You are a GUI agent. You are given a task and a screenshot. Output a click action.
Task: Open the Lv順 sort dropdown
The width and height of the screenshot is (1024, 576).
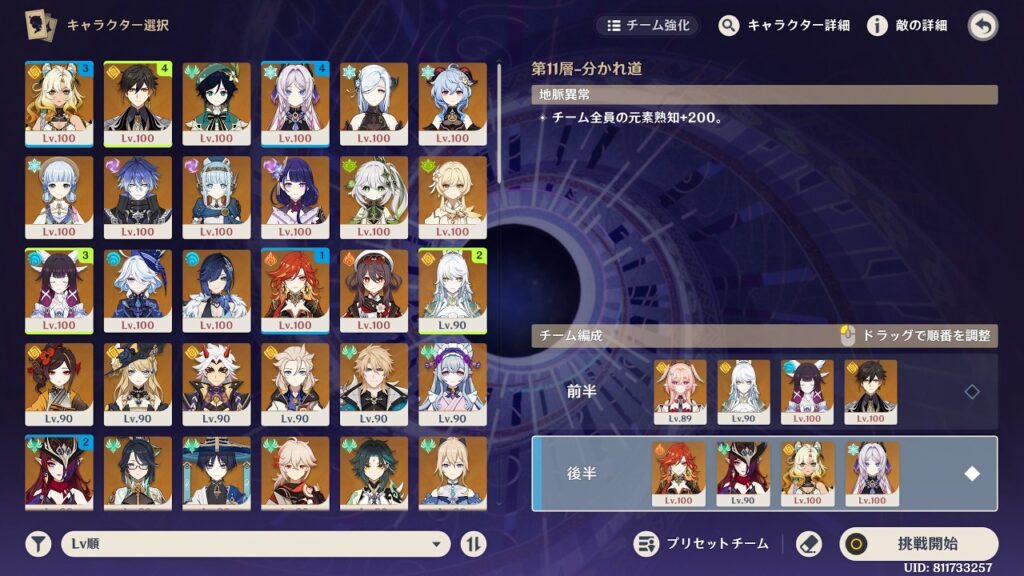(x=254, y=544)
